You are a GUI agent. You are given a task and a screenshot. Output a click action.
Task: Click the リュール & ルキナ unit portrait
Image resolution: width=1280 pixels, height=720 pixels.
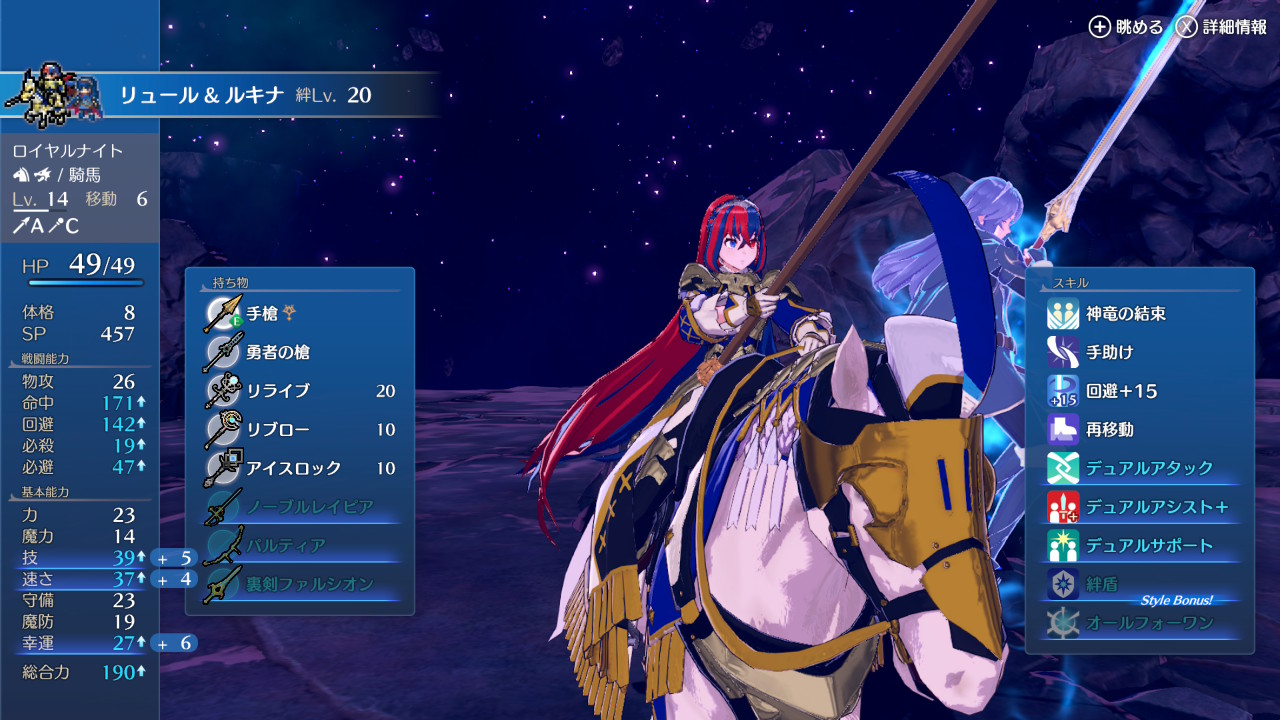53,95
